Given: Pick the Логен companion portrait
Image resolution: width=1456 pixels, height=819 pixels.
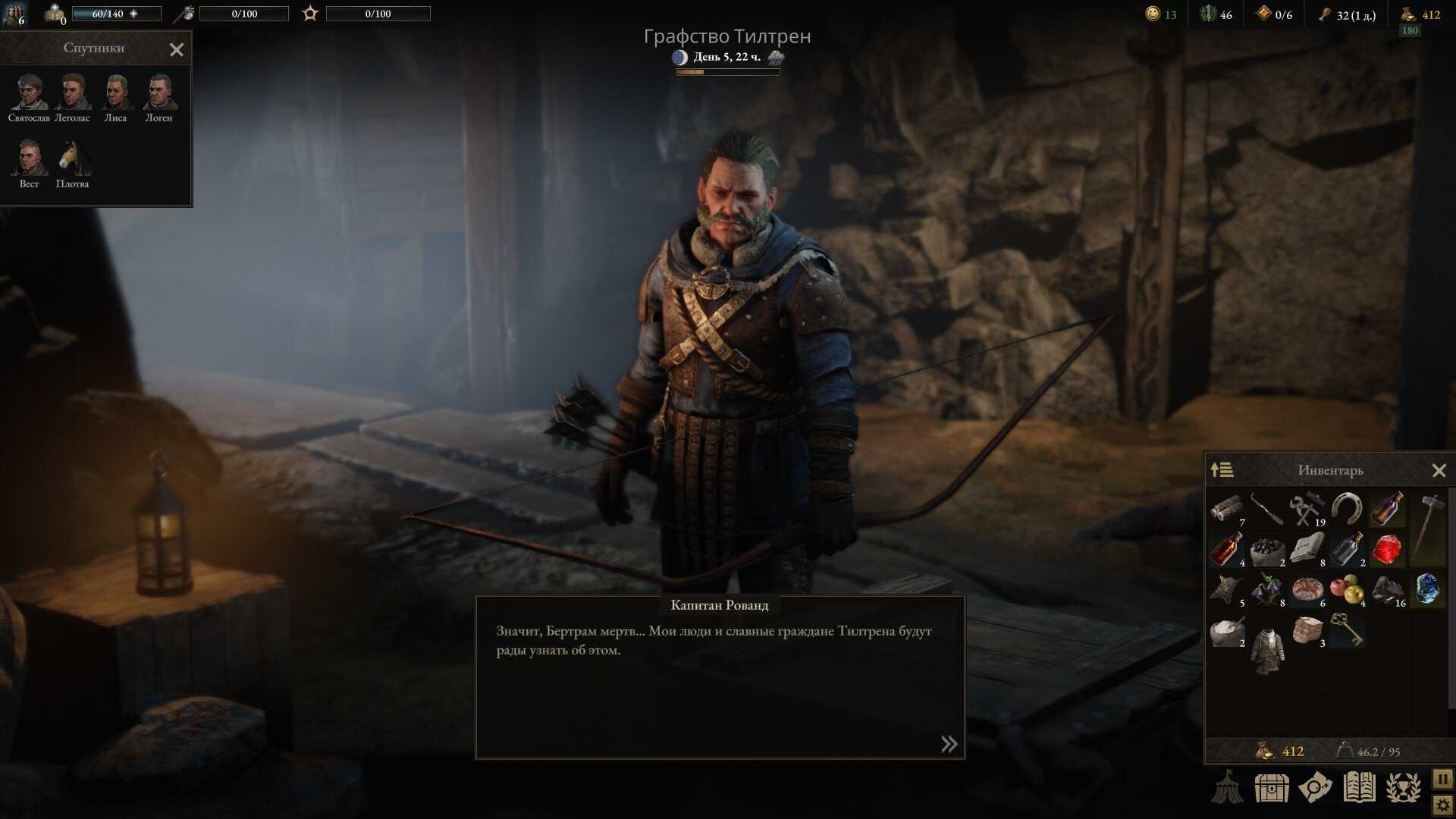Looking at the screenshot, I should tap(158, 94).
